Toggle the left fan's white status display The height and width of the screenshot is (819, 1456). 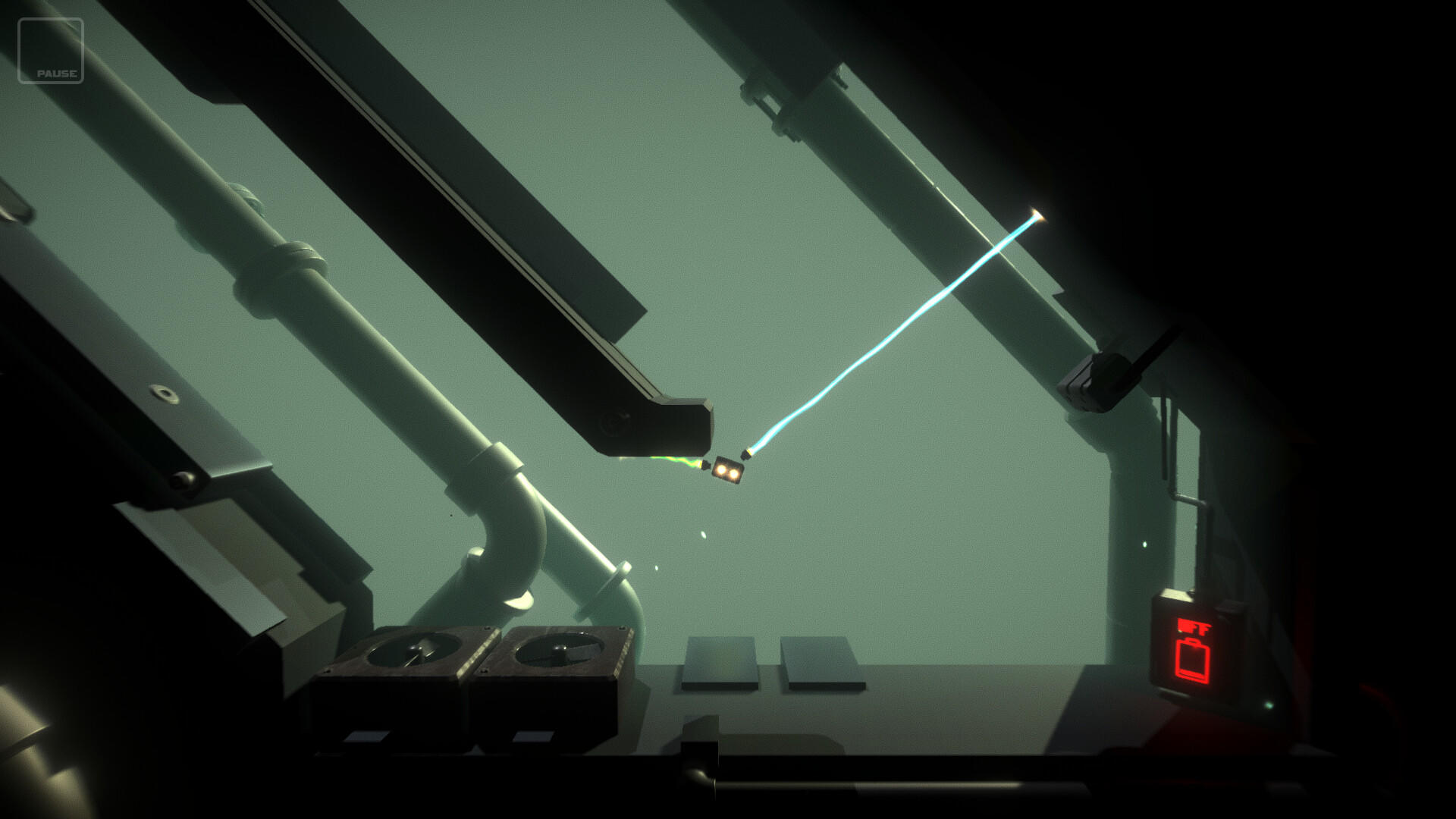click(369, 736)
